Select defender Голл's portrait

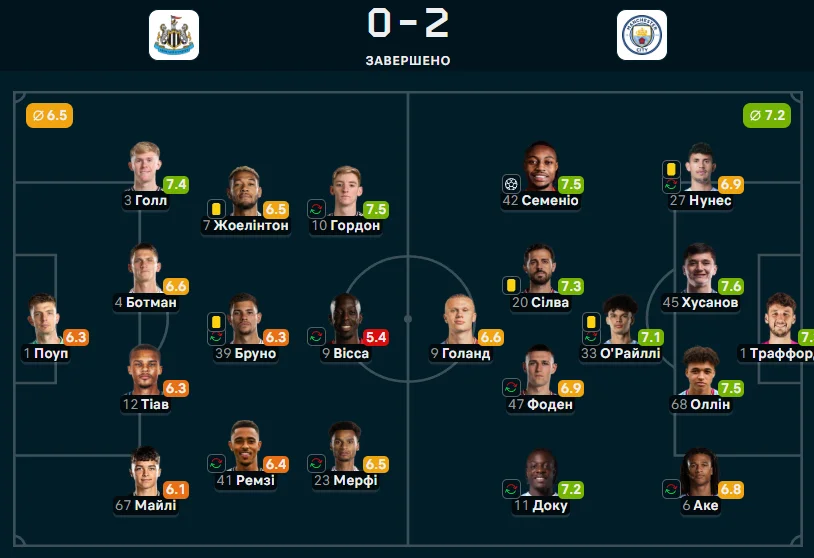click(x=145, y=167)
